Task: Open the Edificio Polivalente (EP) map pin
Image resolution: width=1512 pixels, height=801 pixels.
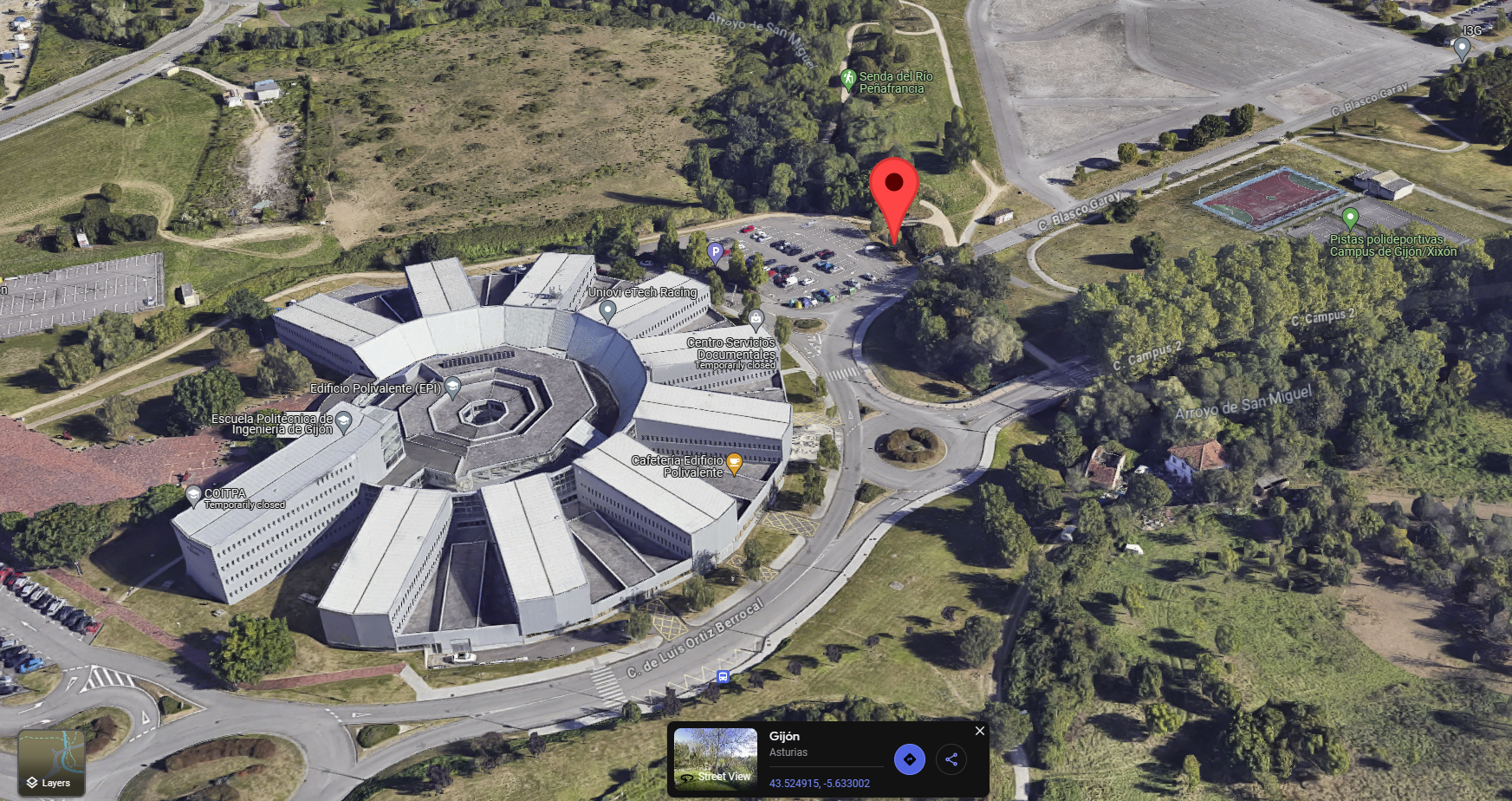Action: coord(452,387)
